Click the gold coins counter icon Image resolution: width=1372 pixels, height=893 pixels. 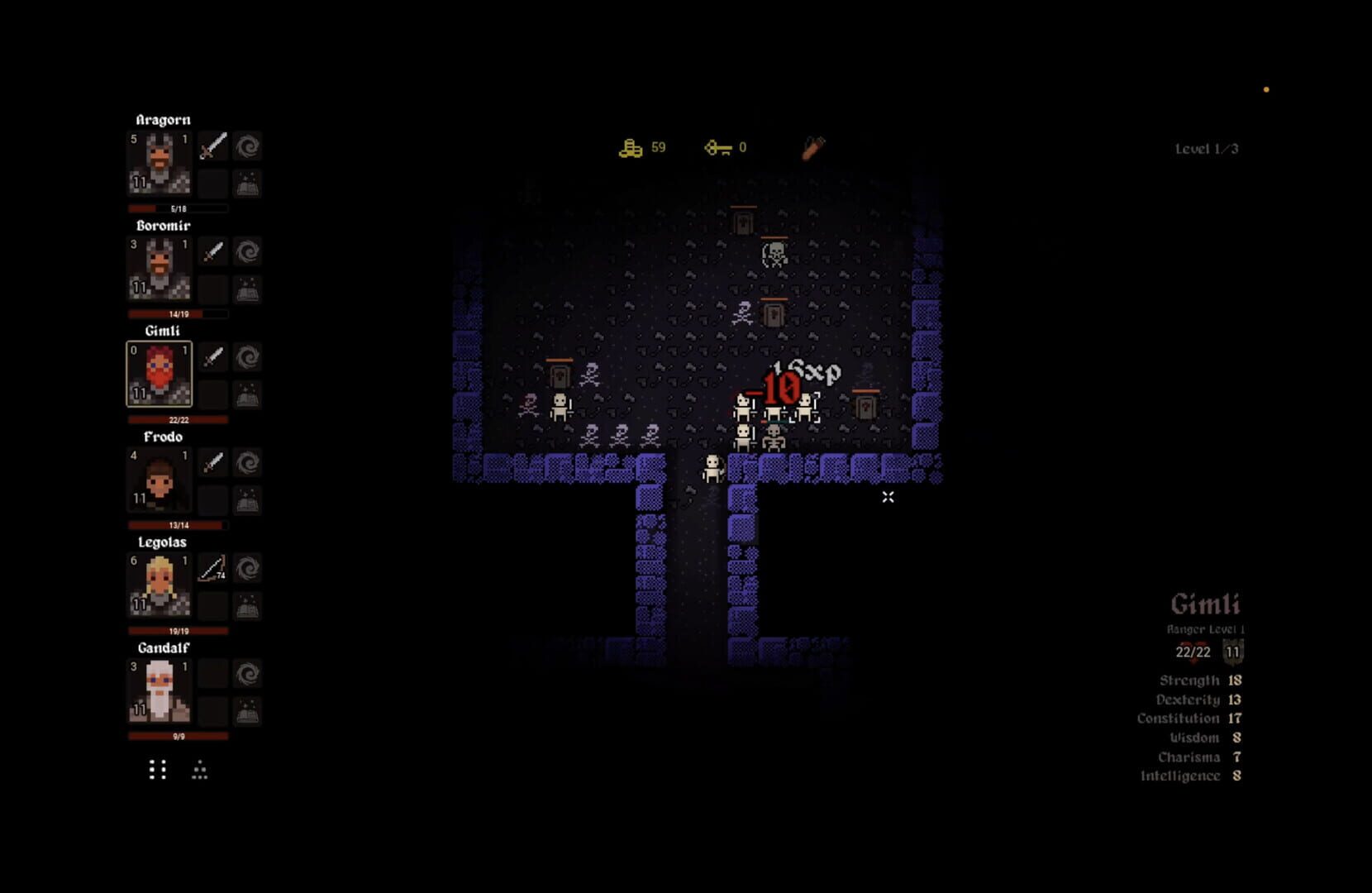point(630,147)
